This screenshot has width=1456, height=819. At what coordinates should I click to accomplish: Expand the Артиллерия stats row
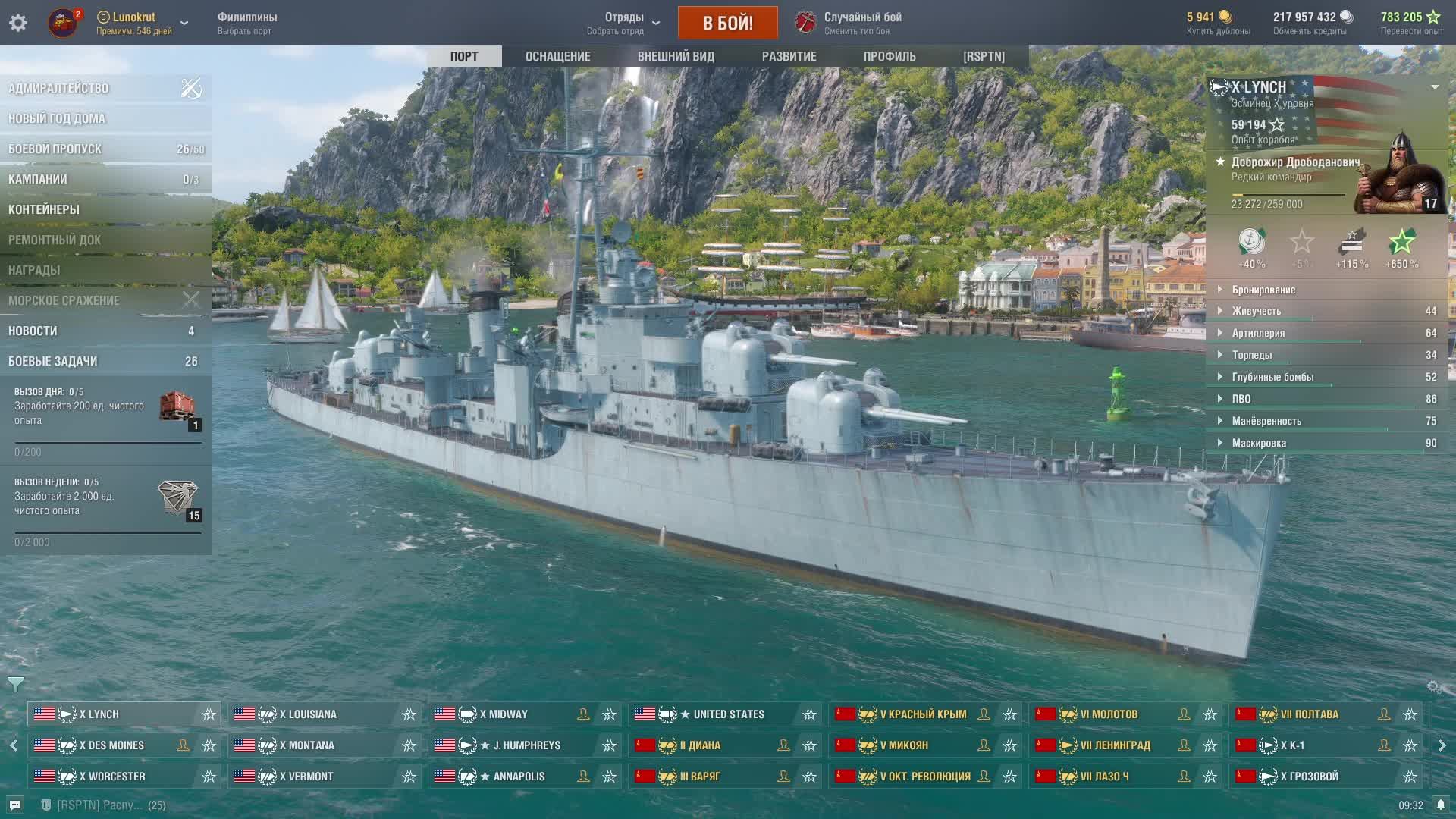coord(1258,333)
